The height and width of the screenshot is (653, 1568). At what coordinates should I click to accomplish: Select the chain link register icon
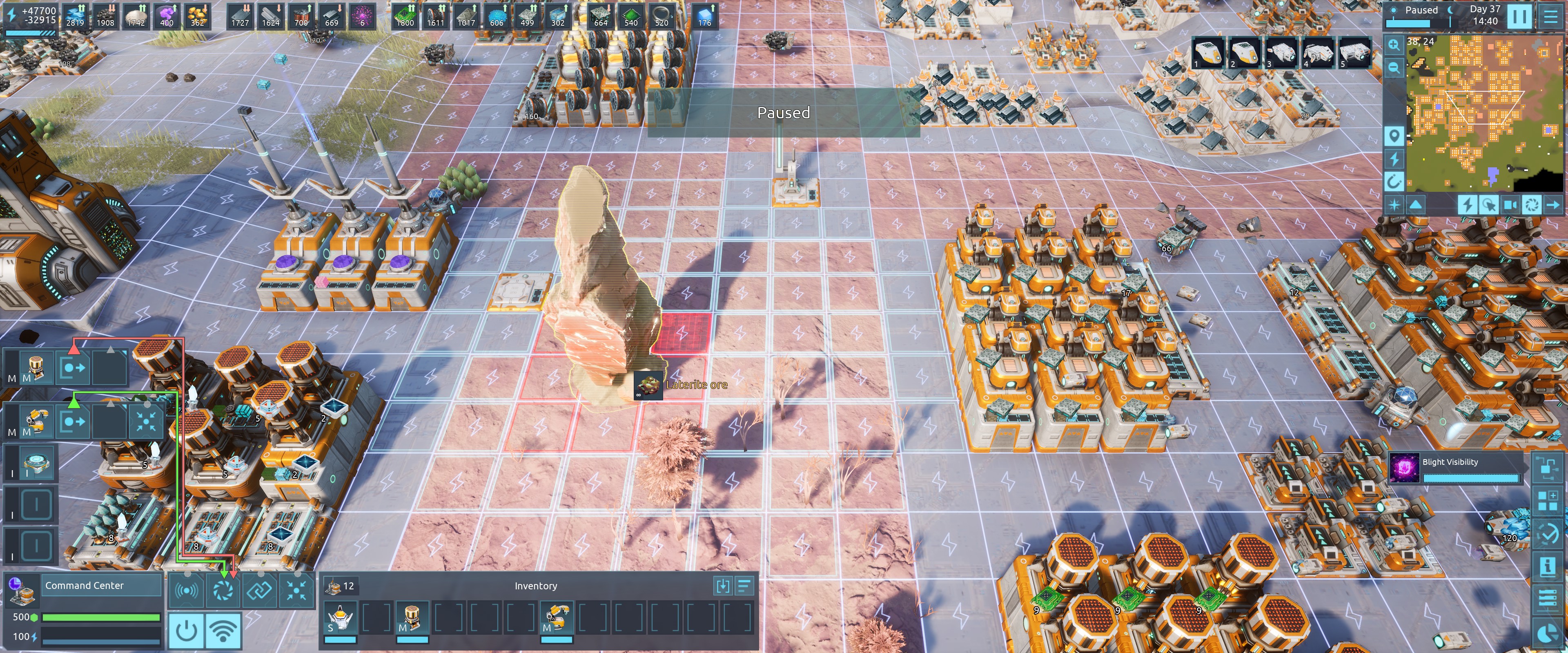pos(260,590)
